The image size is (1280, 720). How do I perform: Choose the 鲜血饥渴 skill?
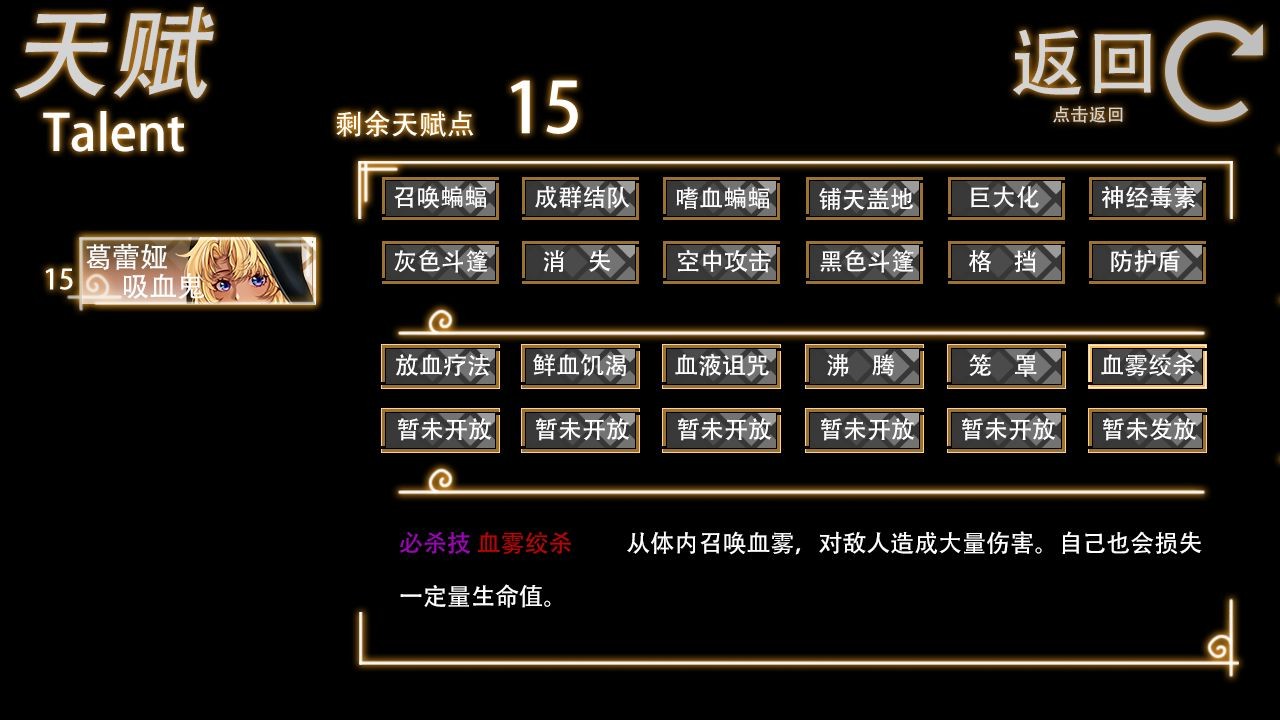[580, 366]
